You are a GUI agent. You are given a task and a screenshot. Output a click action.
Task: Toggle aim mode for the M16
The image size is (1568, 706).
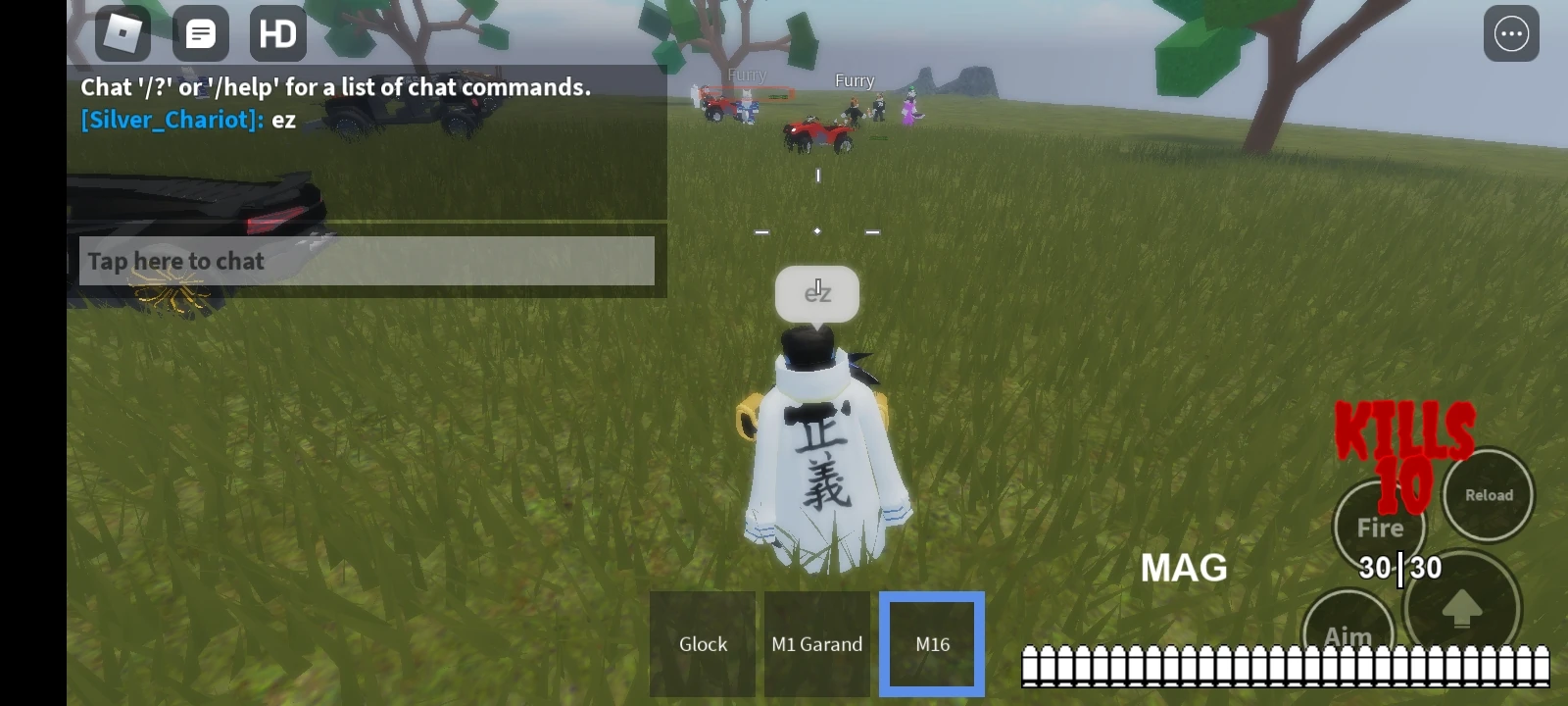coord(1350,636)
